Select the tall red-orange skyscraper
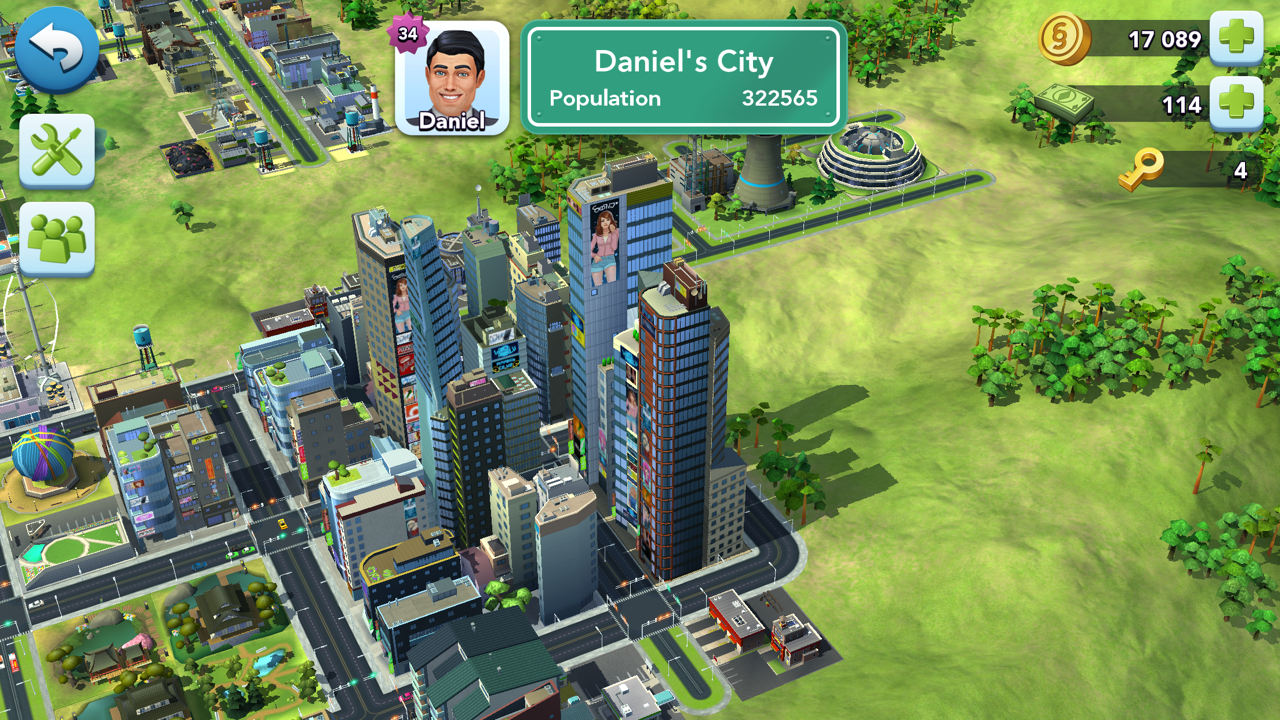 coord(670,430)
